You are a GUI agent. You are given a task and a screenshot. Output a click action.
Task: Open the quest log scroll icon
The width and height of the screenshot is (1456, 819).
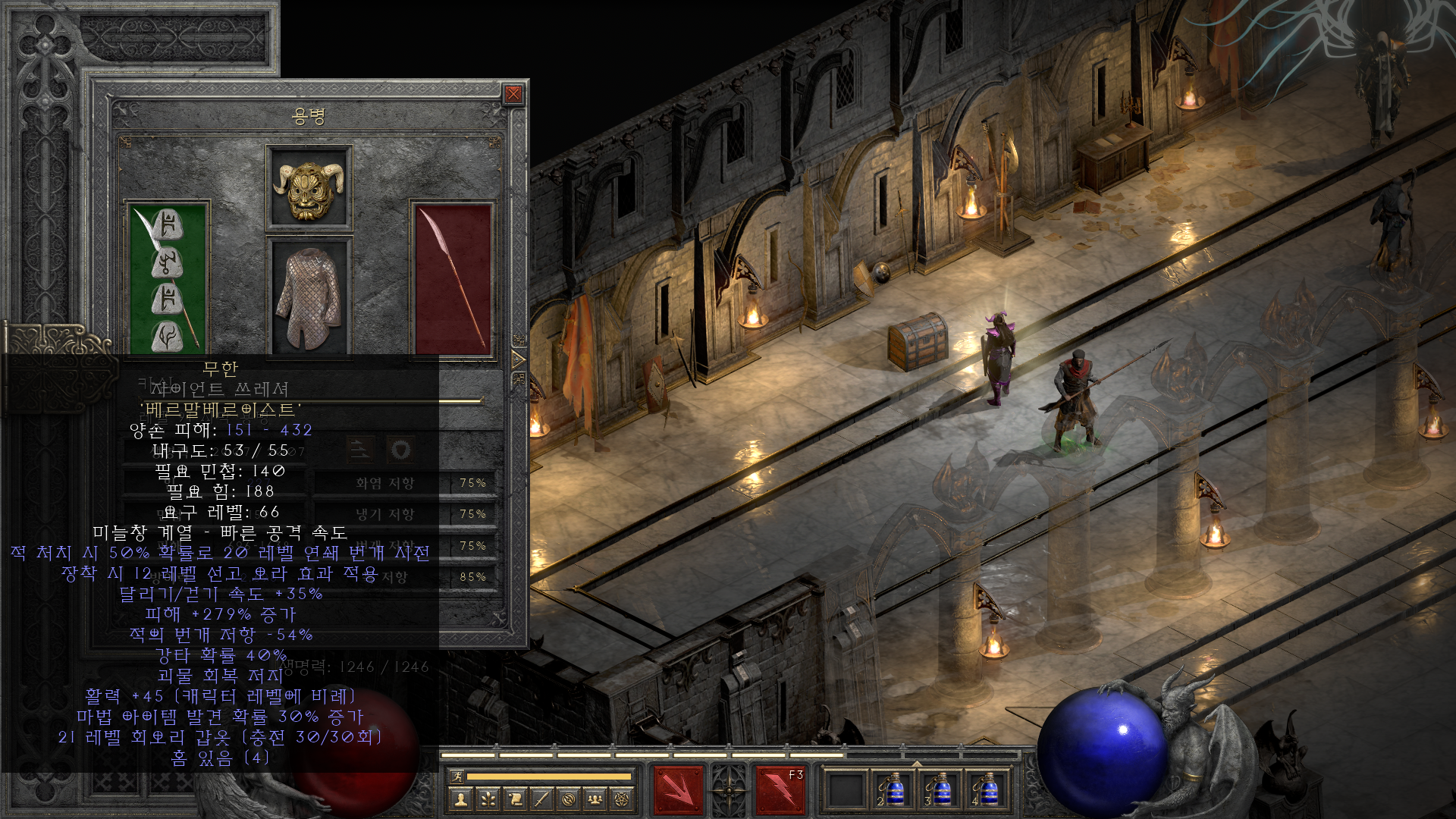click(515, 799)
